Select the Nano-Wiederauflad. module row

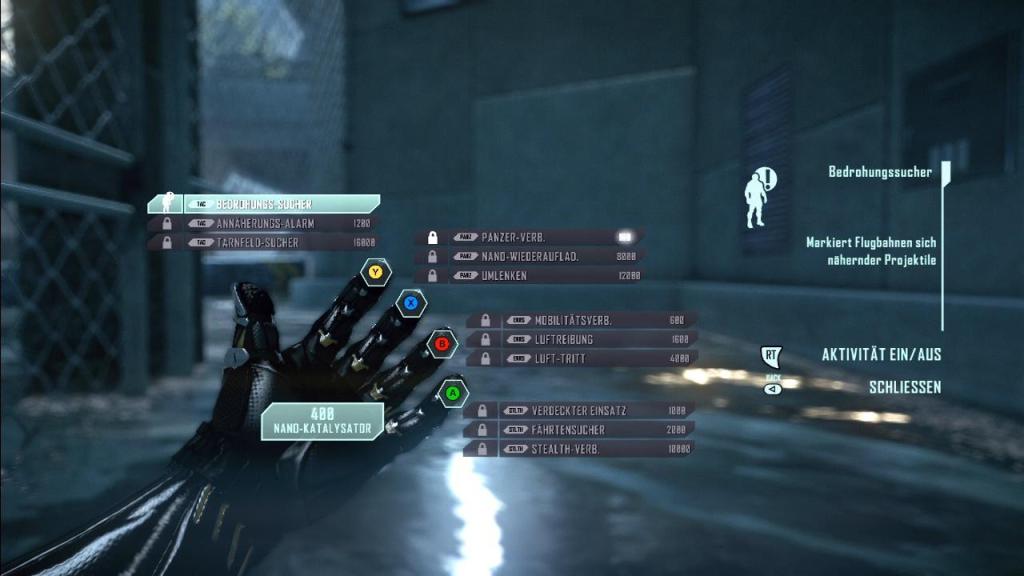pyautogui.click(x=530, y=256)
